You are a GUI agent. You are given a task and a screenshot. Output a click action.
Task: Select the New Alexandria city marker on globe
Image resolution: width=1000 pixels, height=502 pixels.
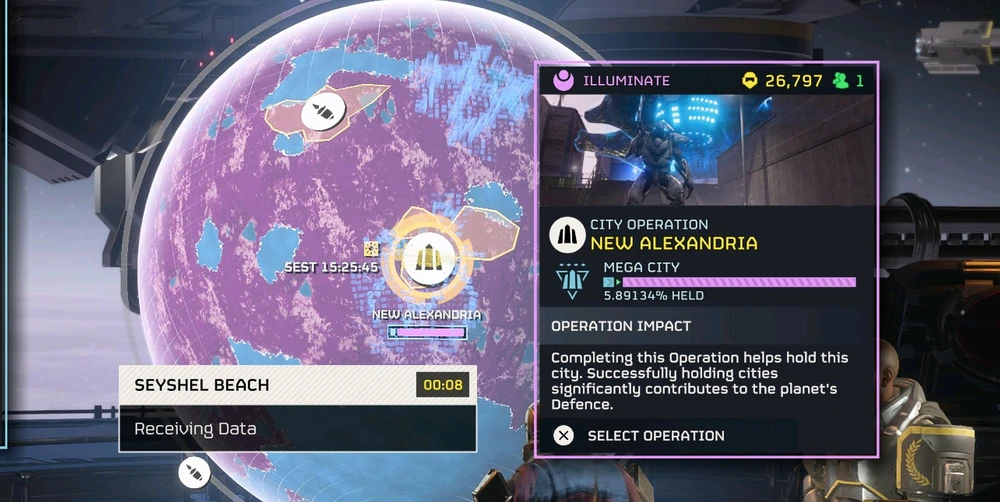tap(430, 259)
